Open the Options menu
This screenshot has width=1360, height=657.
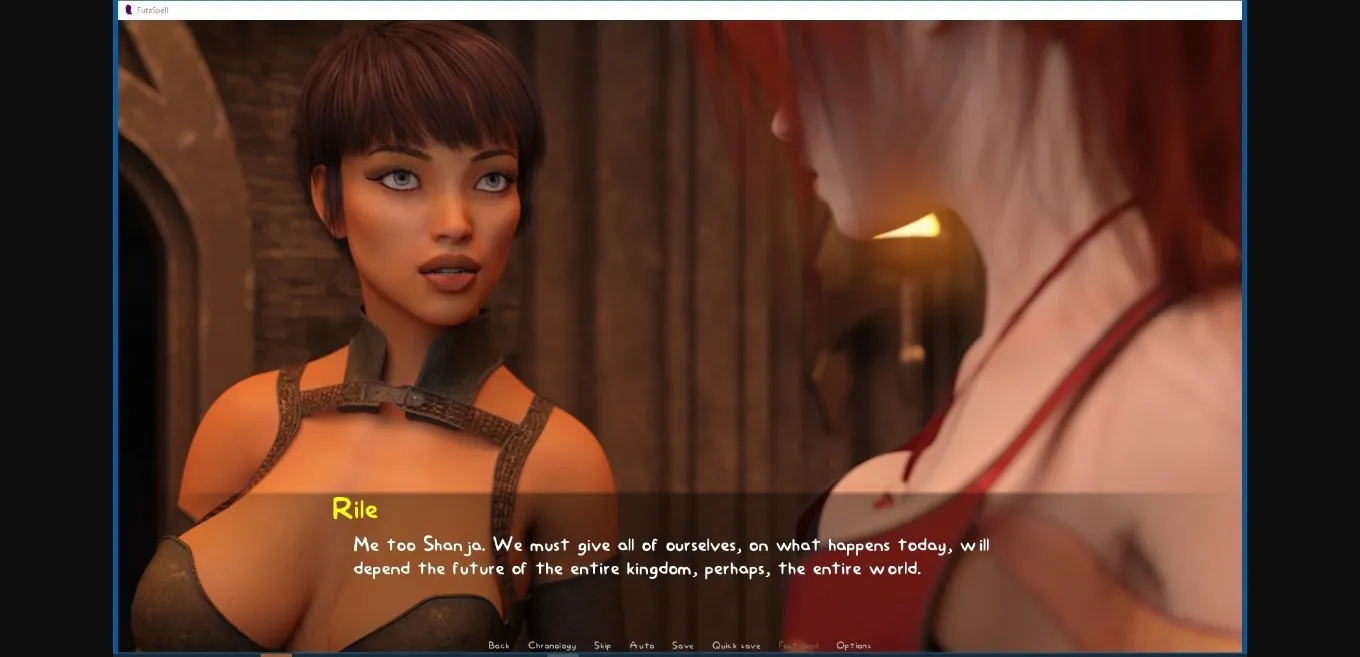[x=854, y=646]
